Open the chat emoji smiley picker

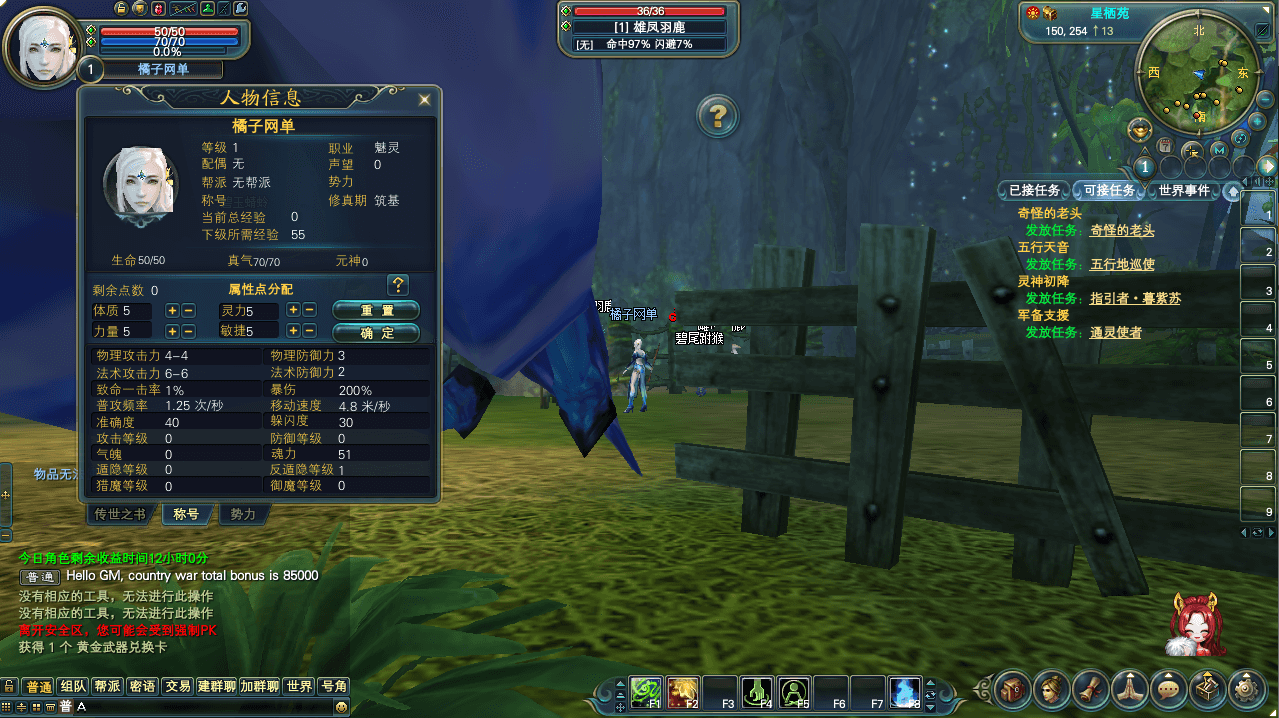pos(342,707)
